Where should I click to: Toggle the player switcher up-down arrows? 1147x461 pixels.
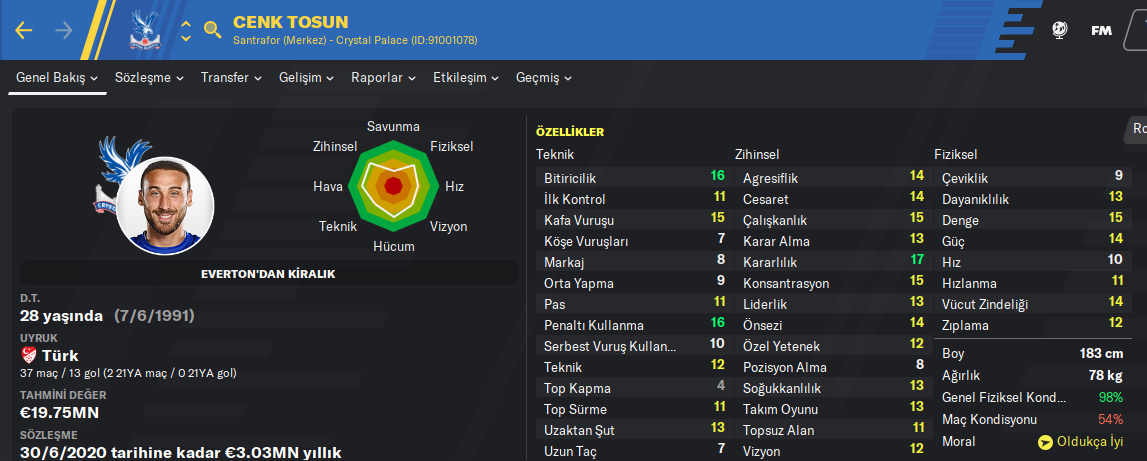pos(186,30)
